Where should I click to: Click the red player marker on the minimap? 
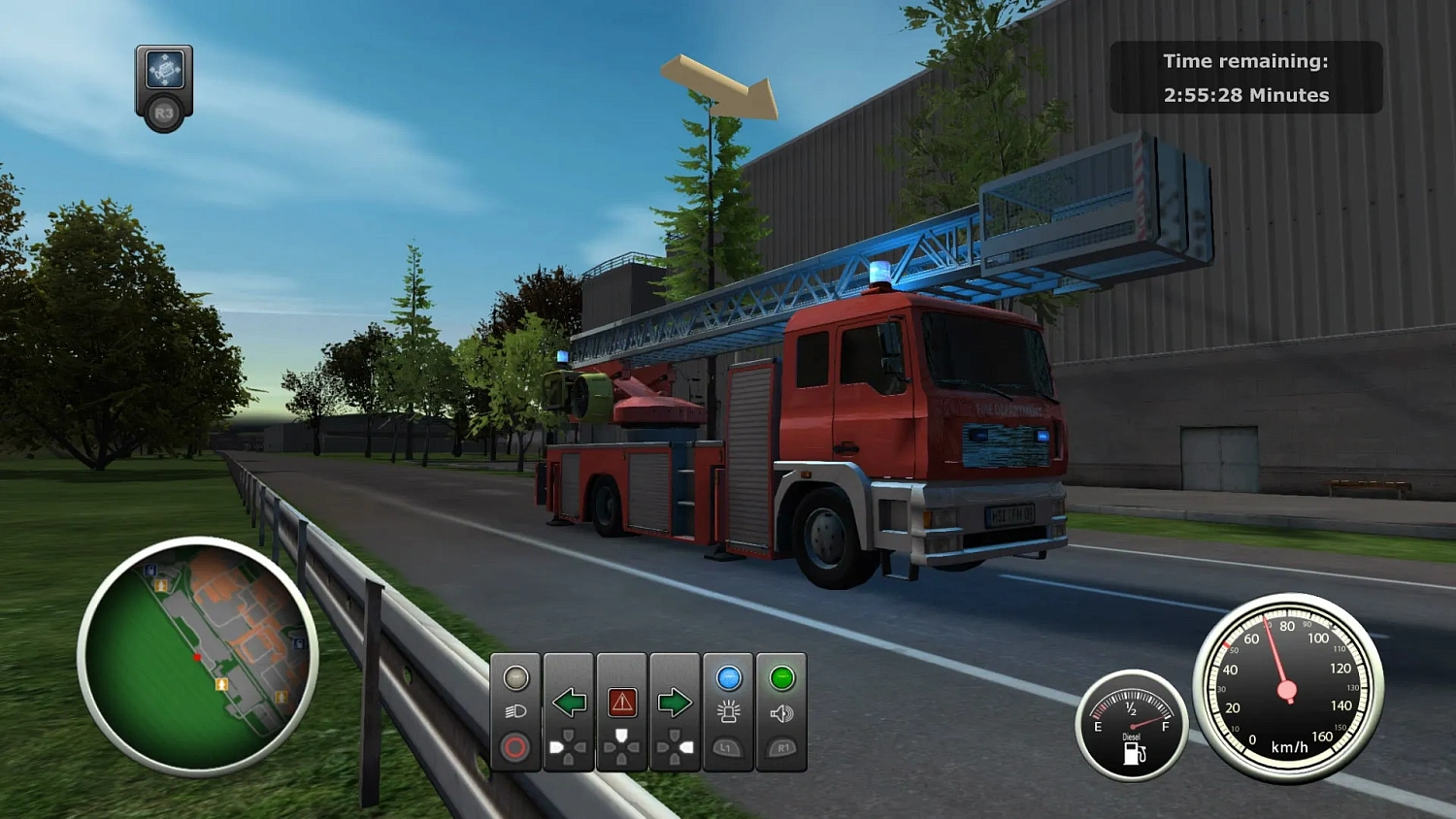tap(197, 657)
